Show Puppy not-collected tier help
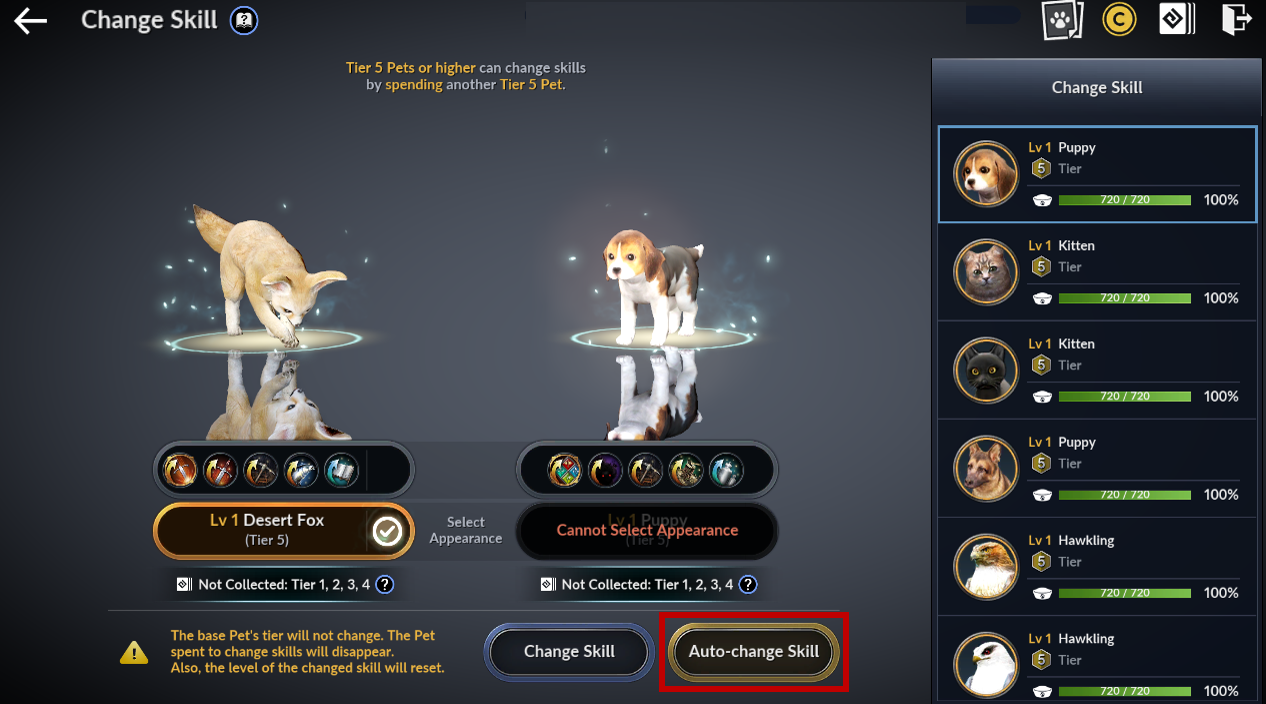1266x704 pixels. (748, 585)
